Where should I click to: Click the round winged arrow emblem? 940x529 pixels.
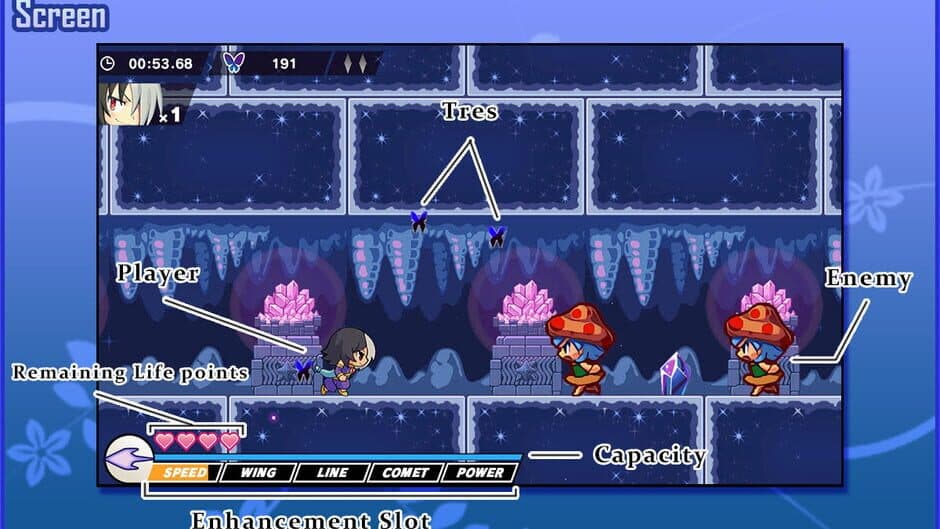point(127,459)
